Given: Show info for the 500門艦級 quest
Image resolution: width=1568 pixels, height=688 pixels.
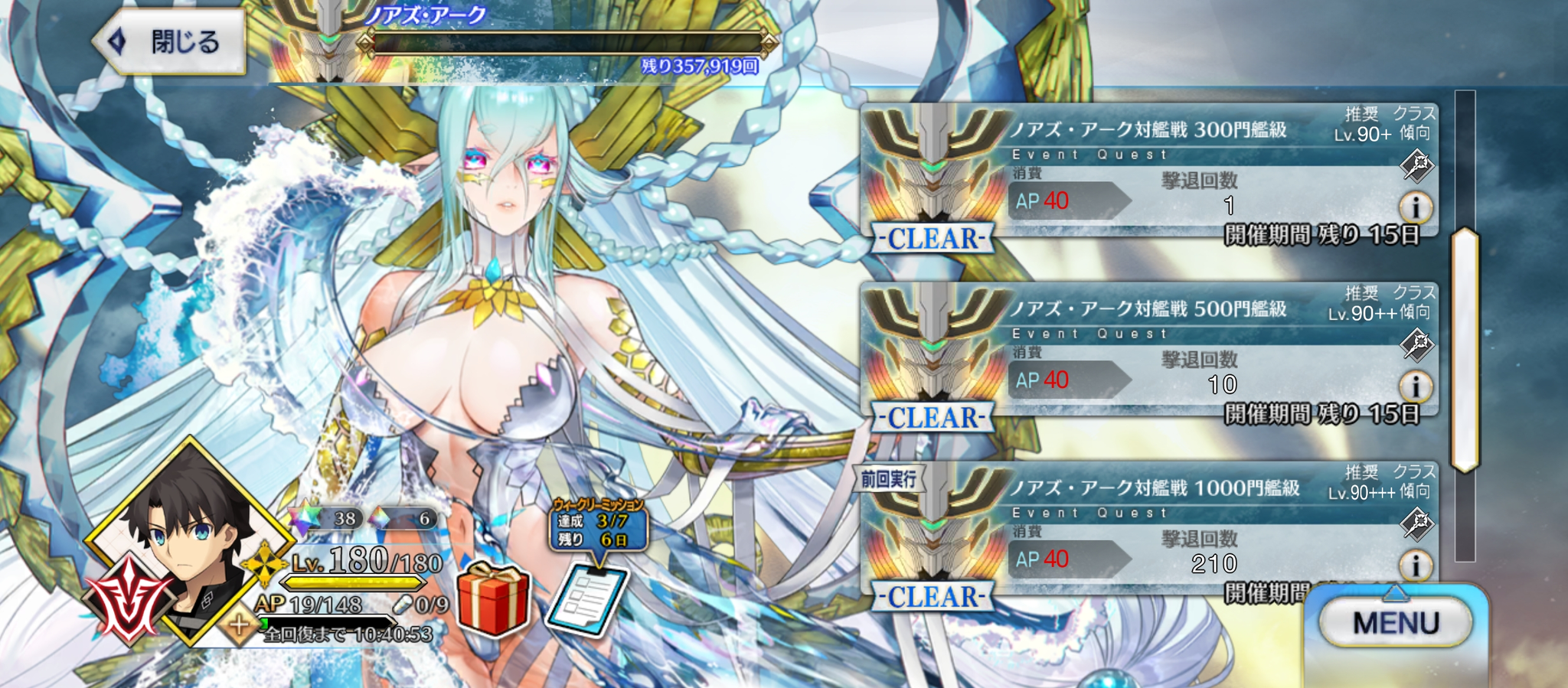Looking at the screenshot, I should pyautogui.click(x=1416, y=386).
